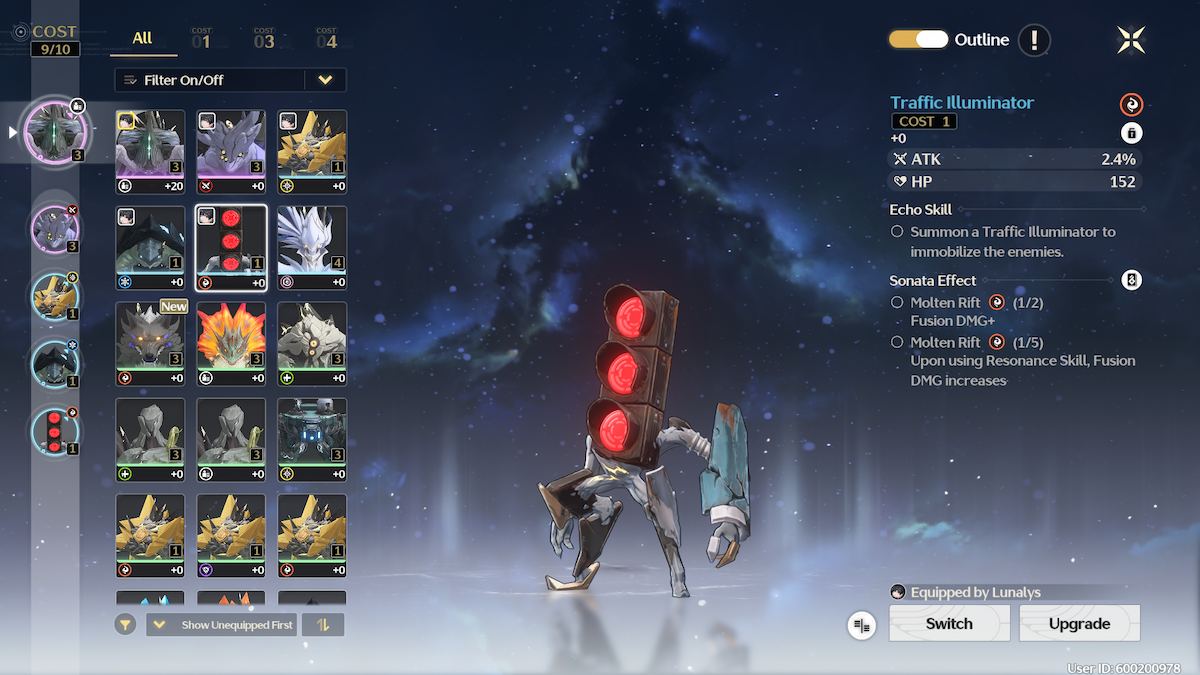The image size is (1200, 675).
Task: Show only Cost 4 echoes
Action: pos(327,40)
